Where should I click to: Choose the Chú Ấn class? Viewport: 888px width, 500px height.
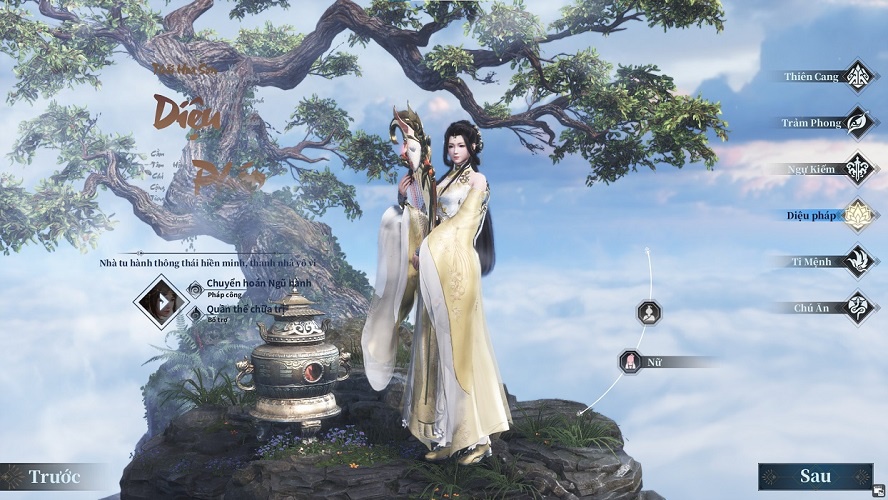(857, 307)
